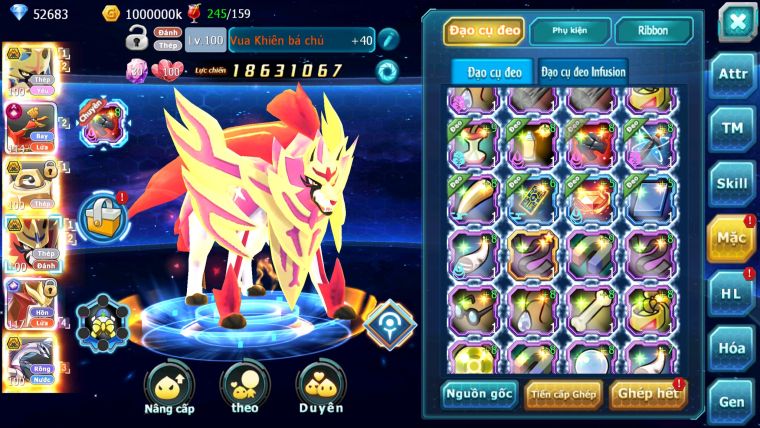The width and height of the screenshot is (760, 428).
Task: Open the Nâng cấp upgrade option
Action: point(169,388)
